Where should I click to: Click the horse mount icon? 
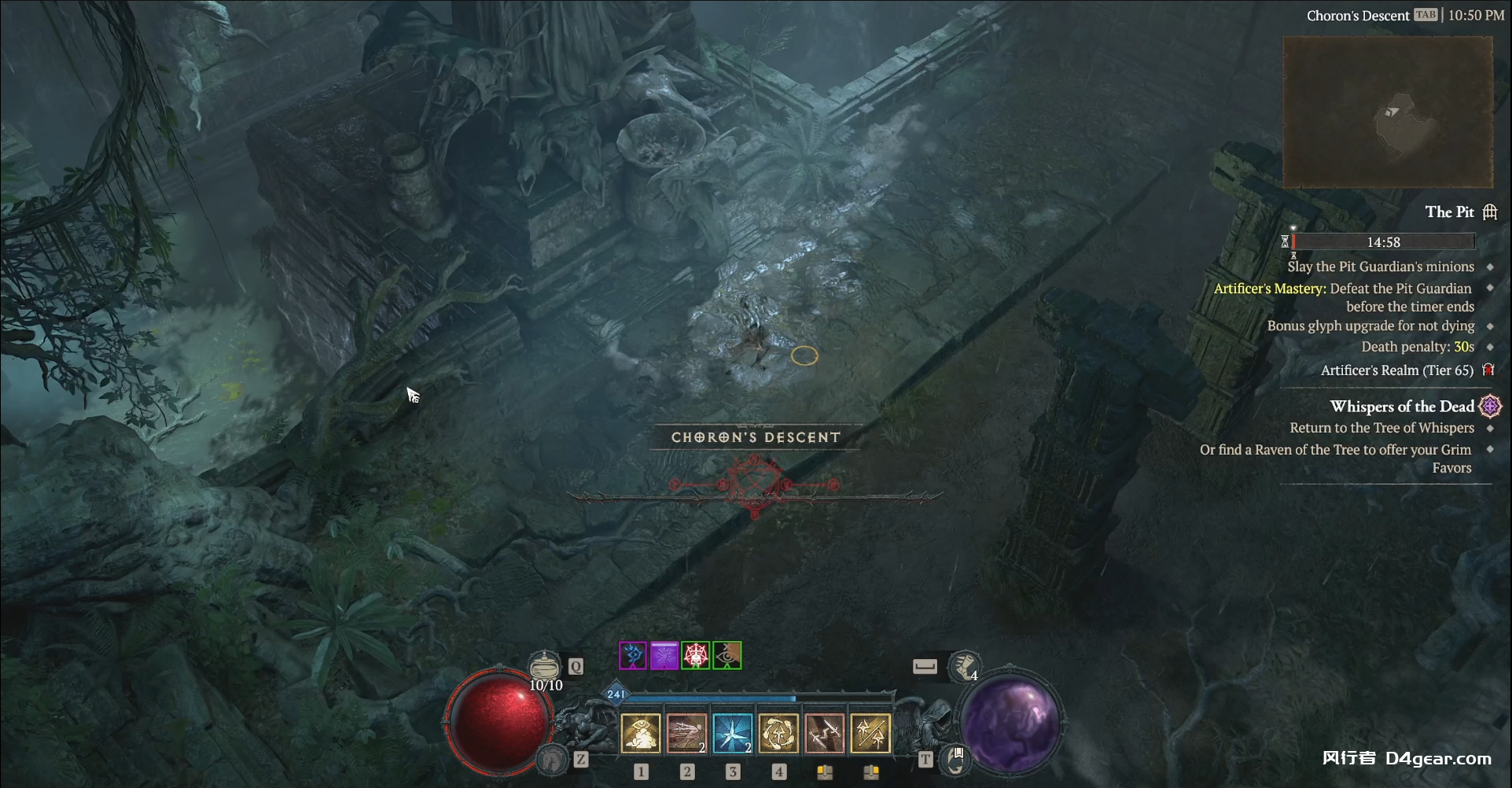pyautogui.click(x=552, y=759)
